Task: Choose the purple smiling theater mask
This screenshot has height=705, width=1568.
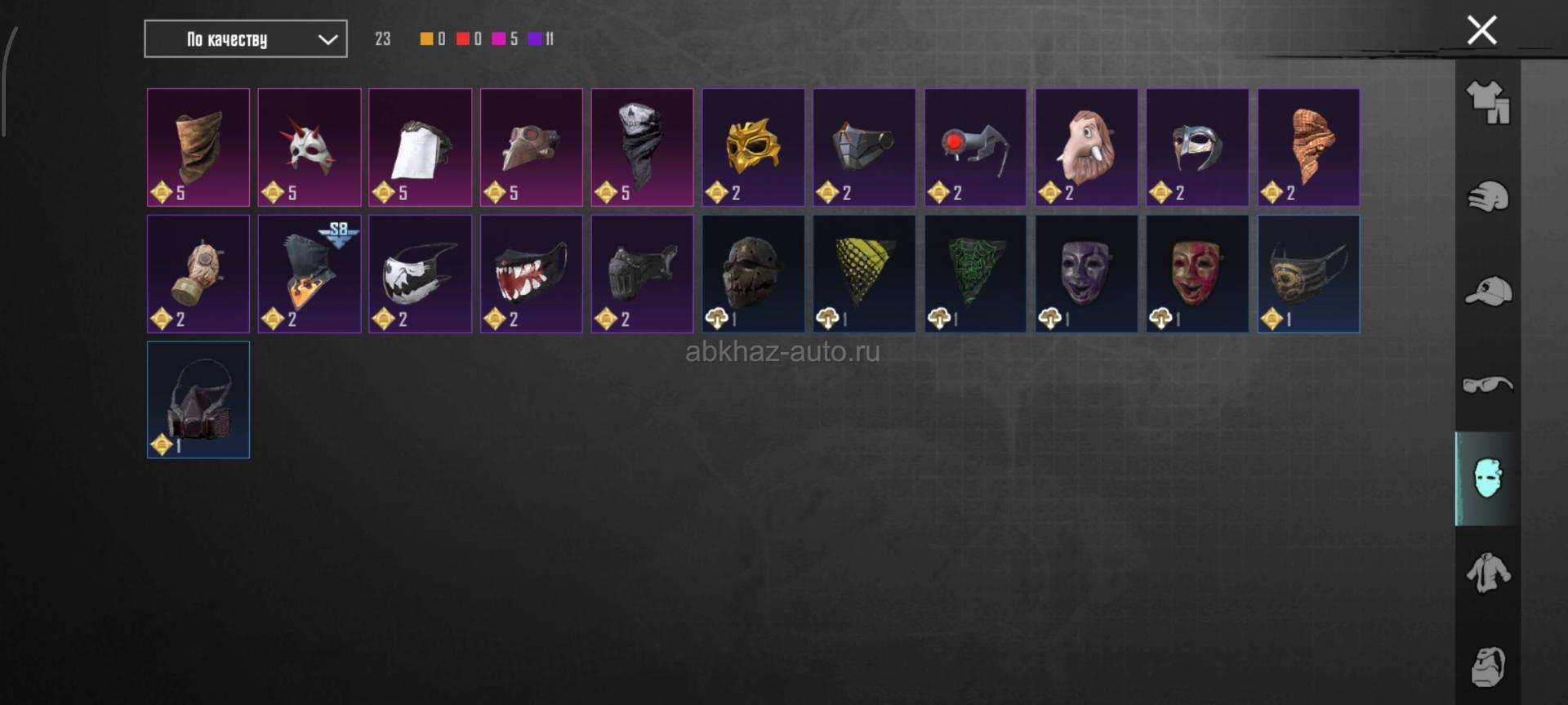Action: point(1086,274)
